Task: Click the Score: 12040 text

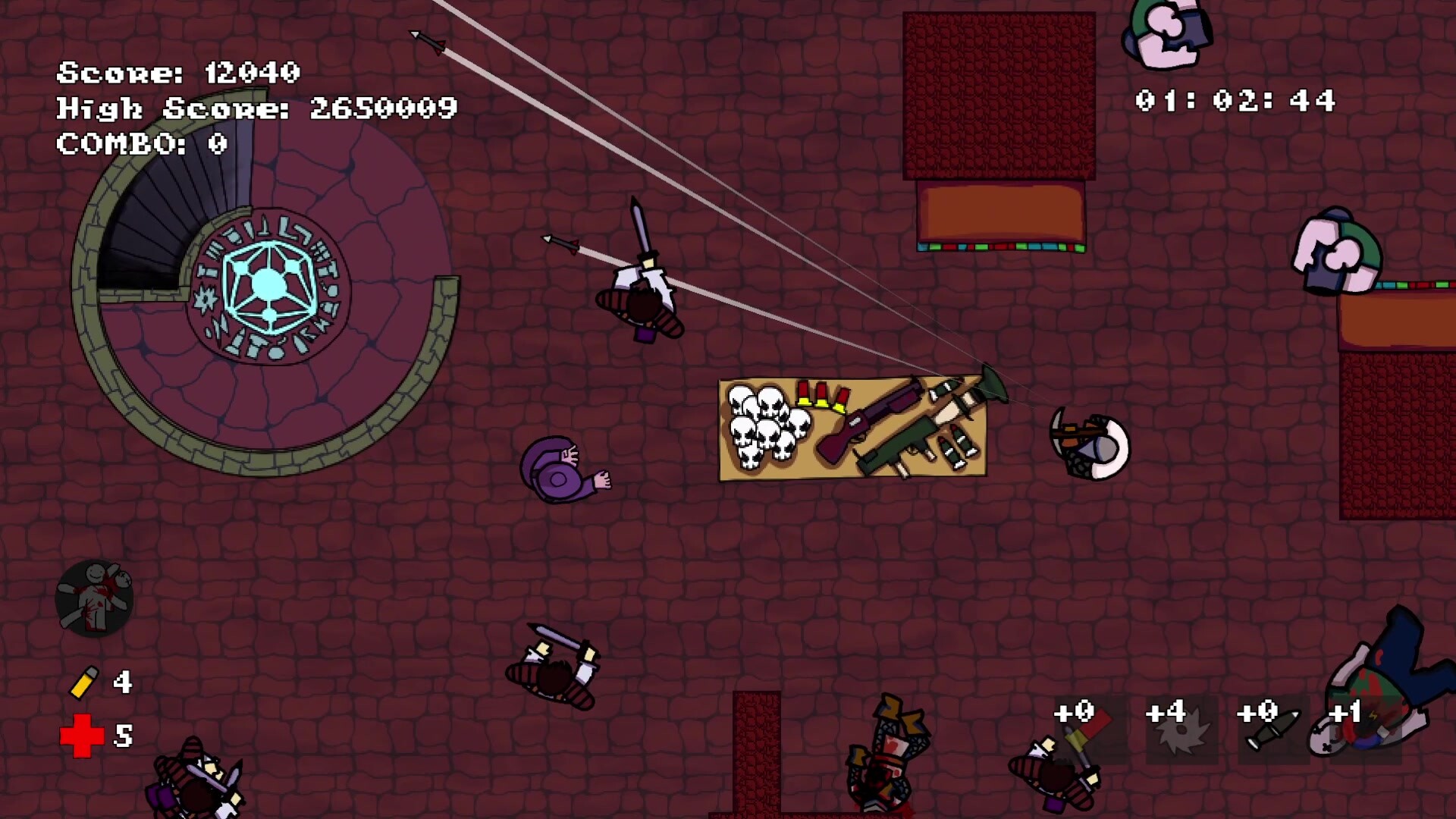Action: [x=180, y=74]
